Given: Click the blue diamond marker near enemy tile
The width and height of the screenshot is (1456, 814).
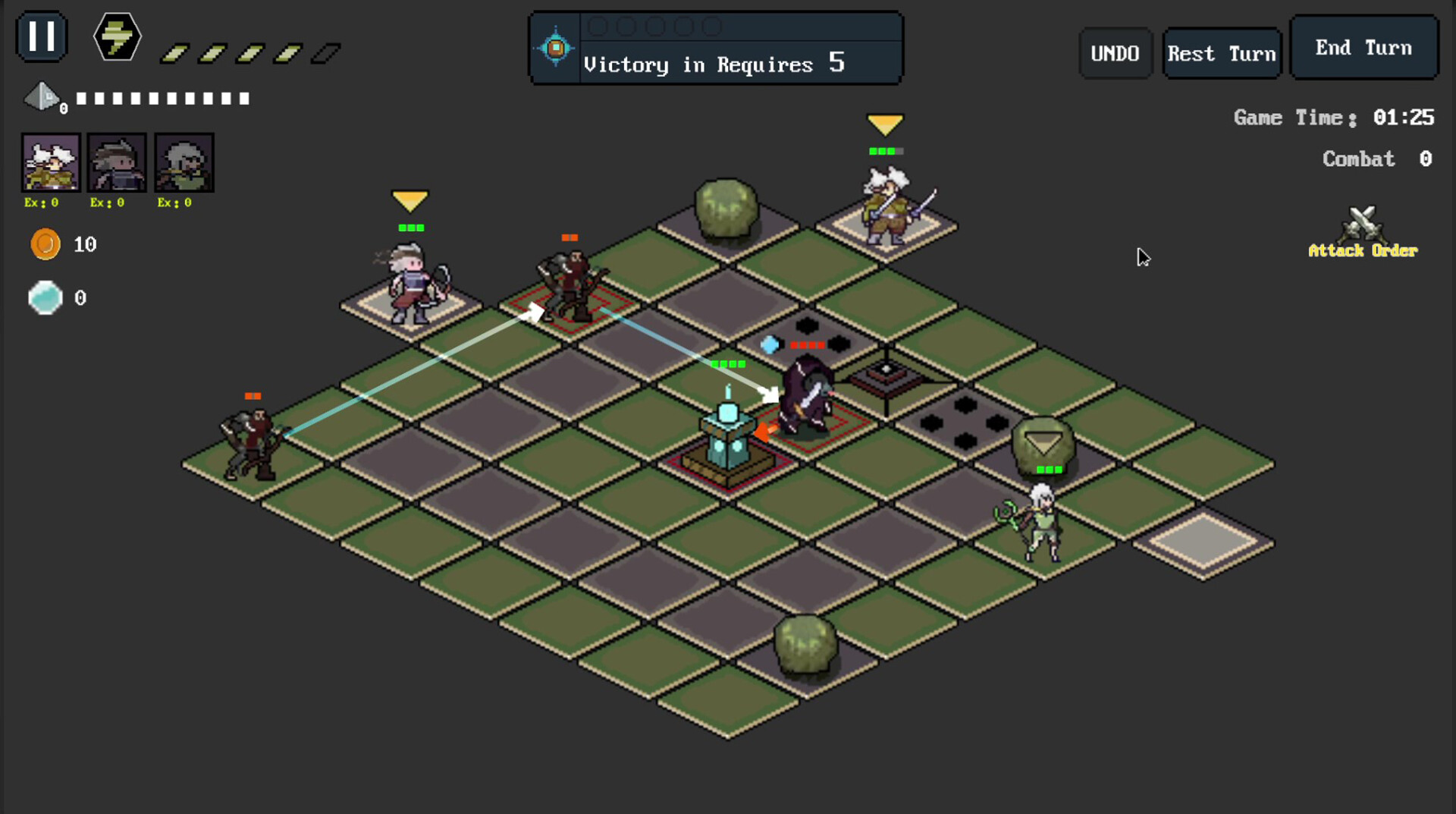Looking at the screenshot, I should 769,344.
